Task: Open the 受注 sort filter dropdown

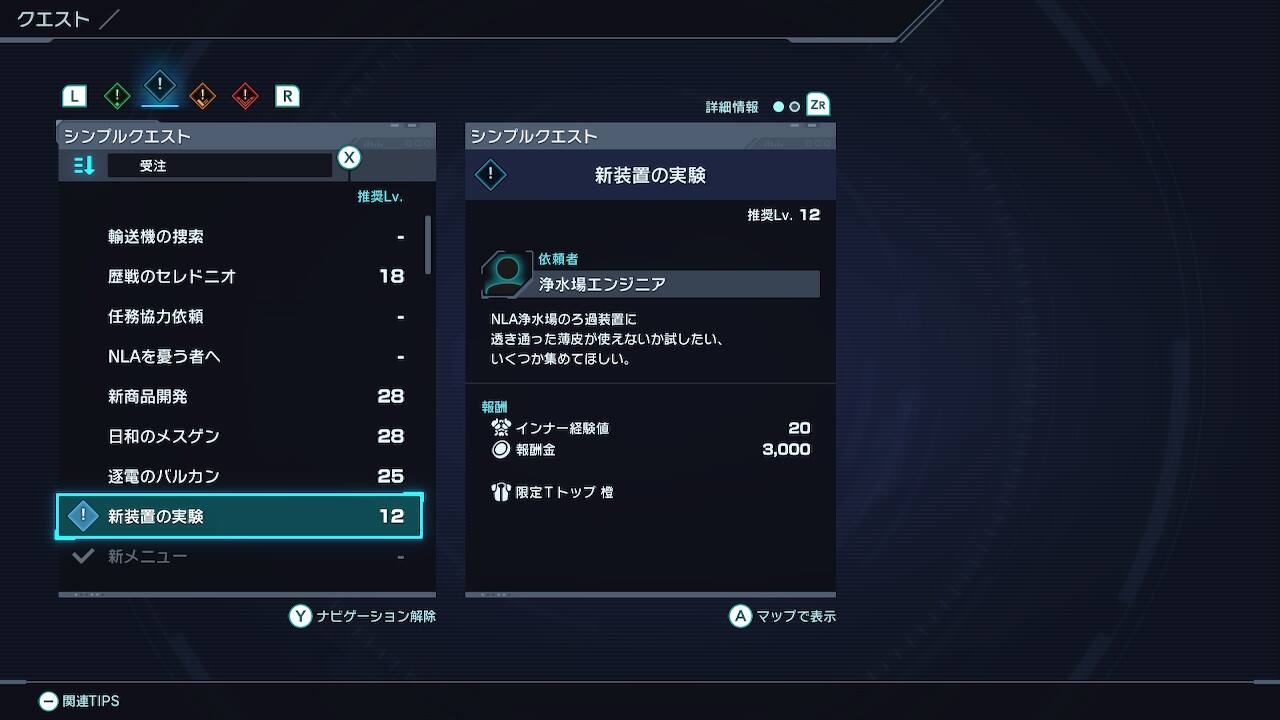Action: (x=219, y=166)
